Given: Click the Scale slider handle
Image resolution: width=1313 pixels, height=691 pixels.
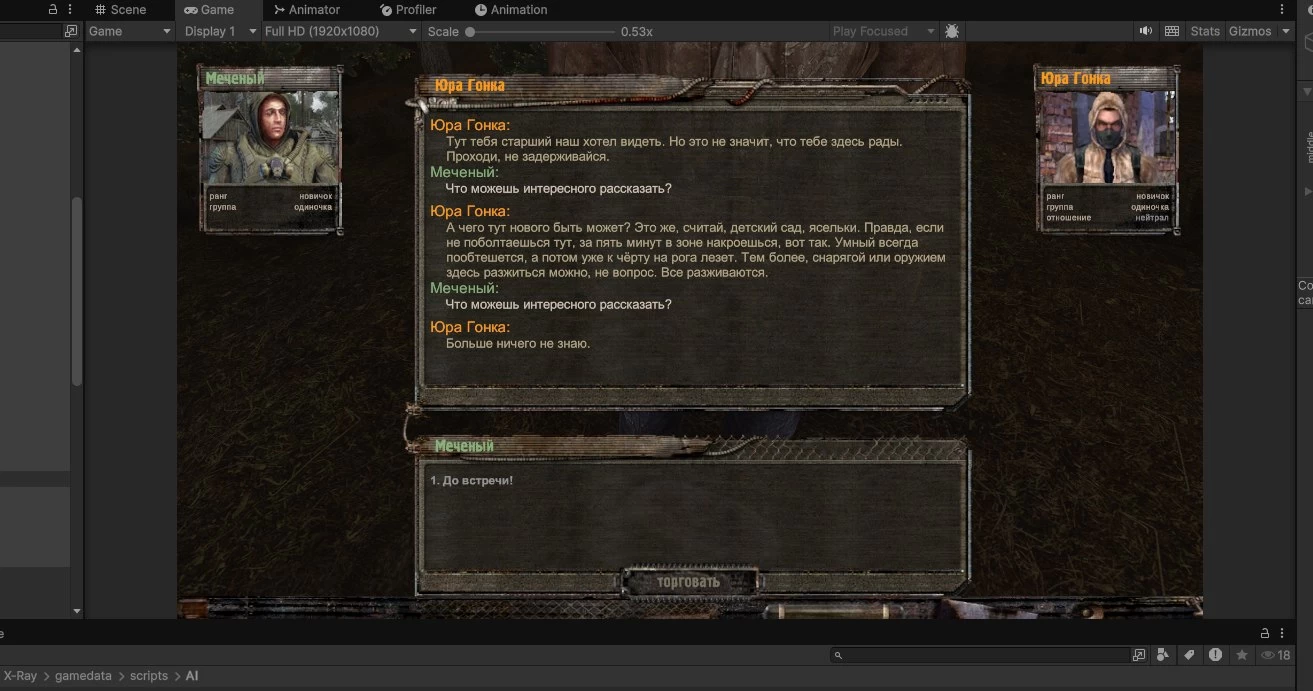Looking at the screenshot, I should coord(470,32).
